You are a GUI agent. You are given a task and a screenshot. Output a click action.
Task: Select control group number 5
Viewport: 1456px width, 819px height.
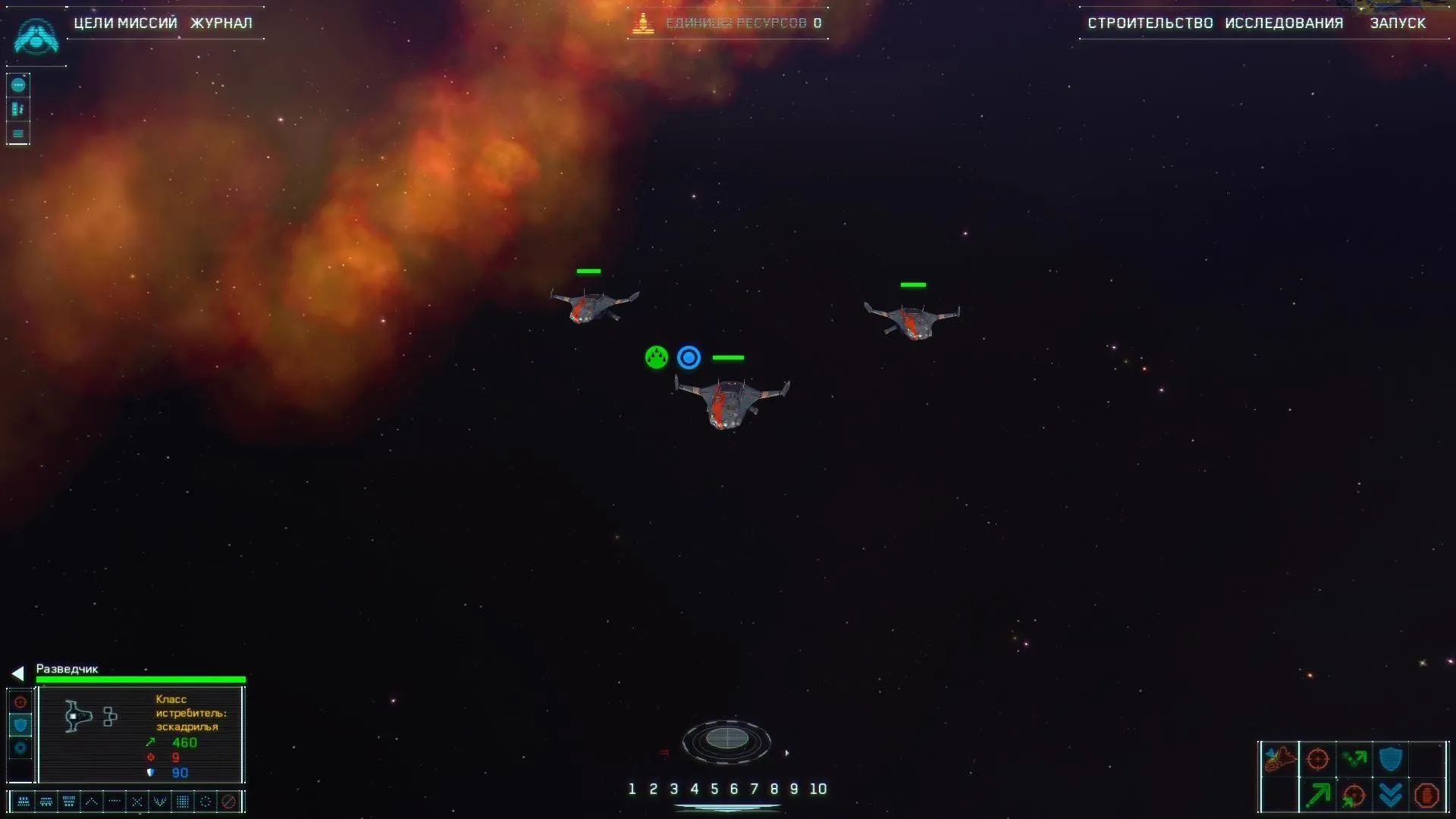[714, 789]
